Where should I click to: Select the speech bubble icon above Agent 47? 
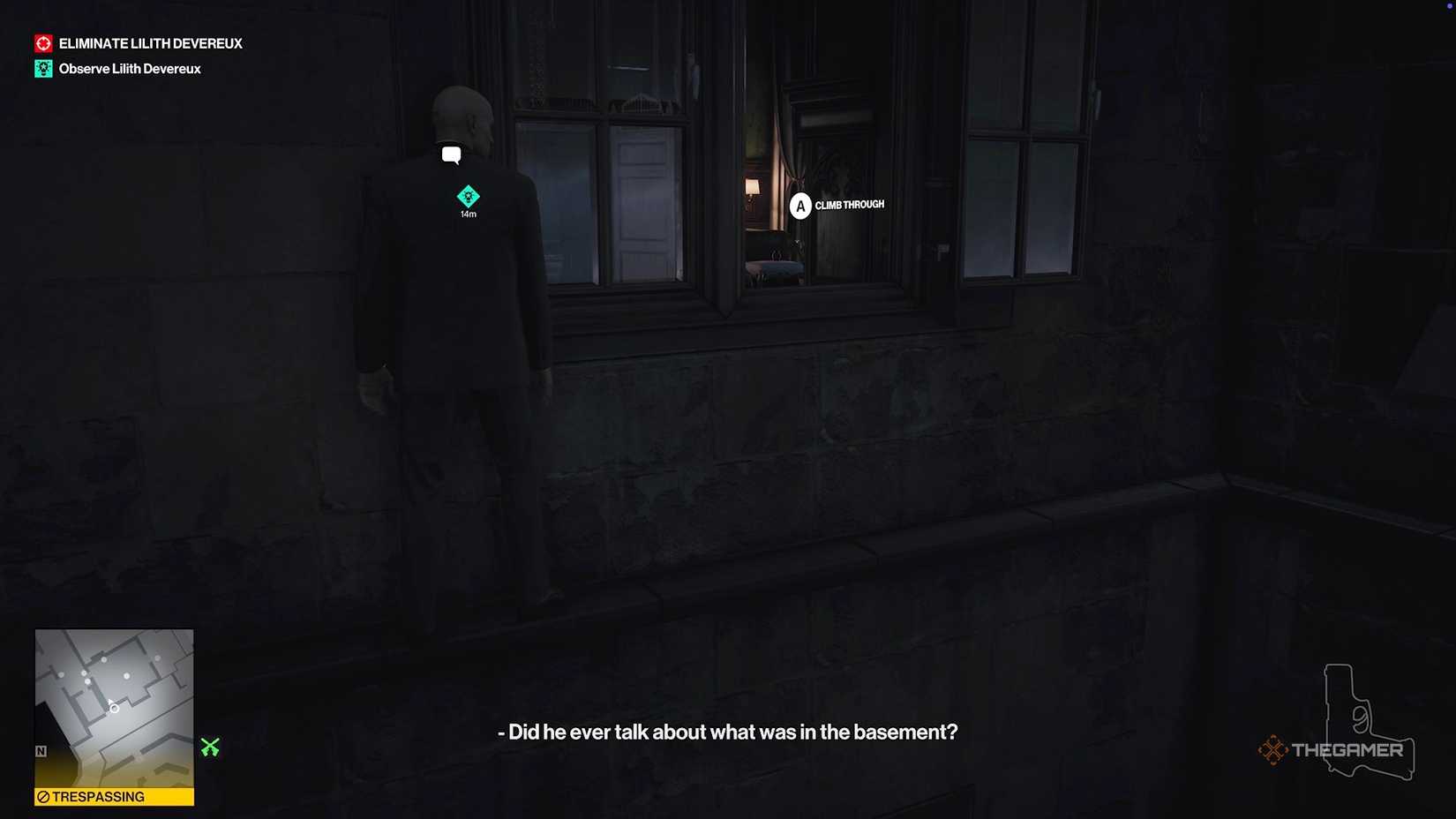coord(453,154)
